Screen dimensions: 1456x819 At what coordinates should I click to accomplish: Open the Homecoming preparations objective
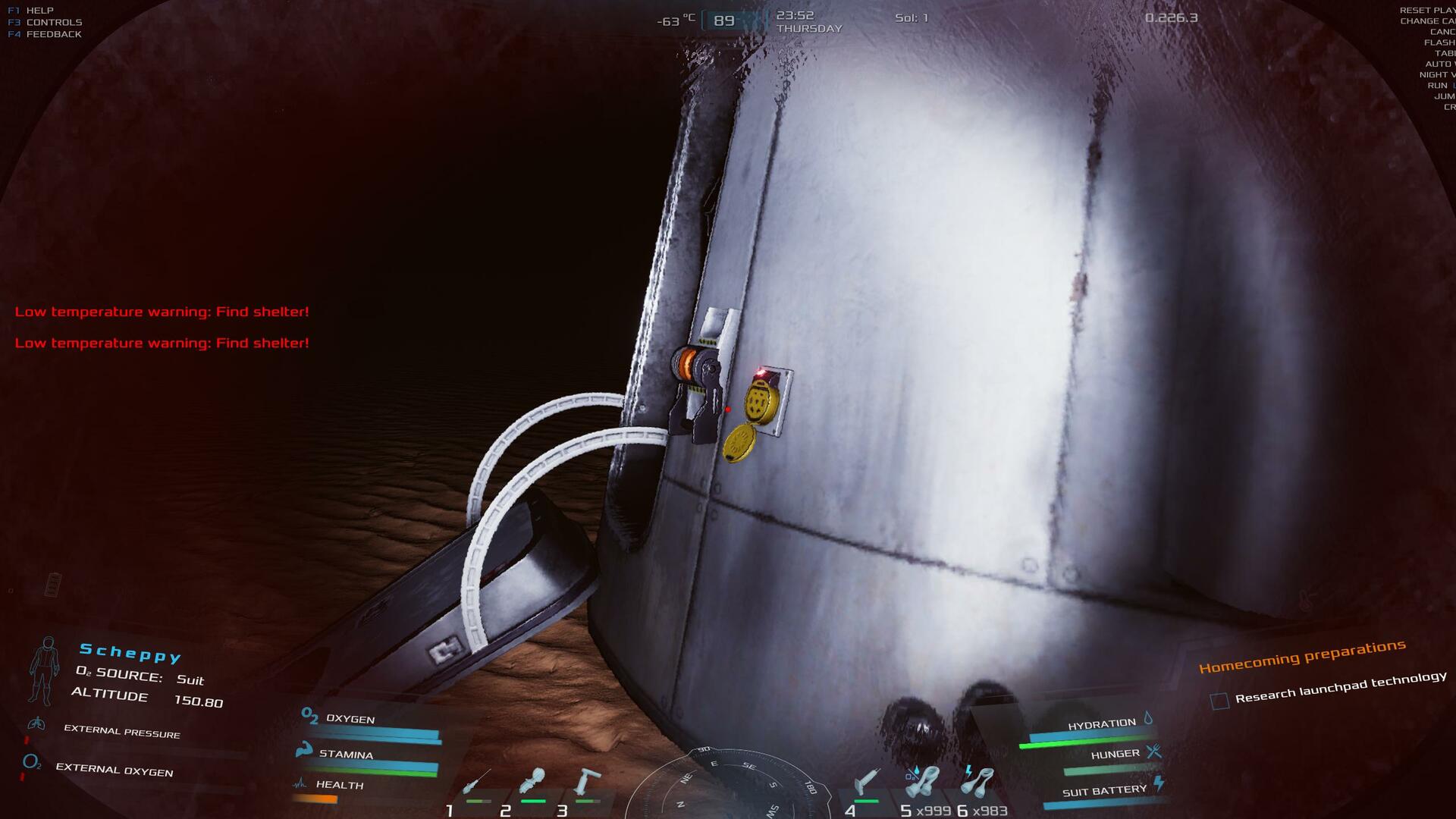[1302, 656]
